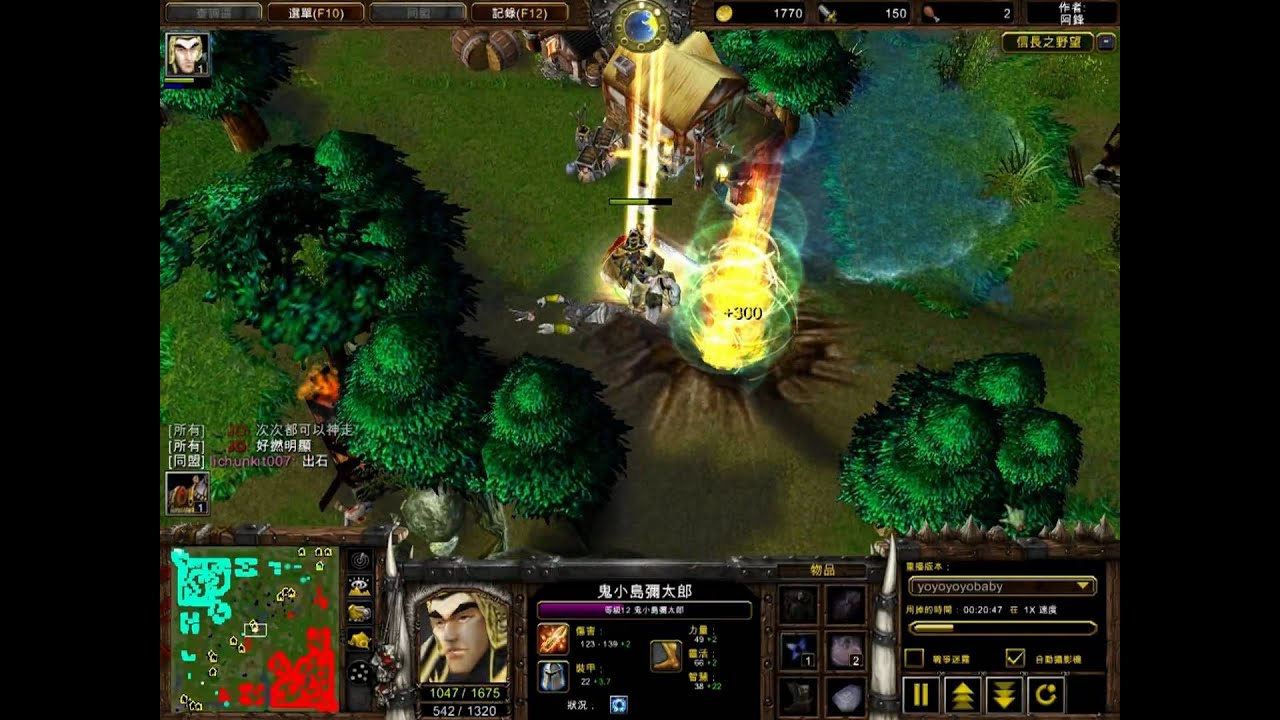Toggle the 戰爭迷霧 fog of war checkbox
Image resolution: width=1280 pixels, height=720 pixels.
coord(914,658)
